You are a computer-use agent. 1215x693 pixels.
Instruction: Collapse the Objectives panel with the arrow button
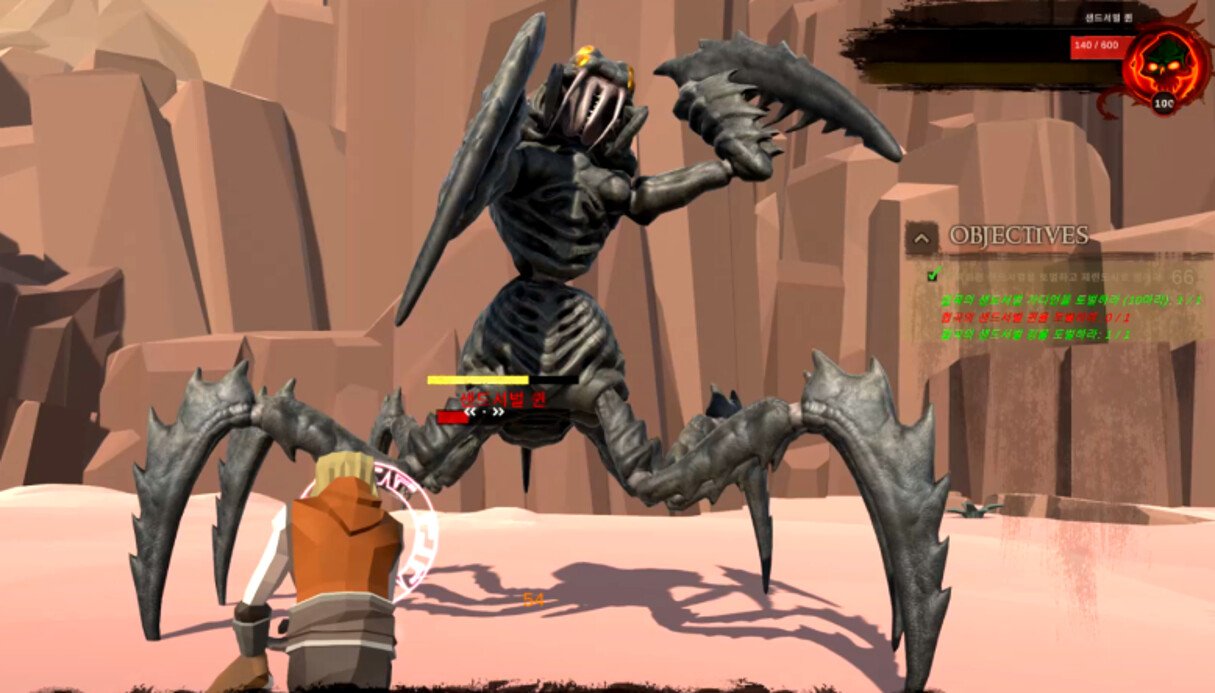(921, 237)
